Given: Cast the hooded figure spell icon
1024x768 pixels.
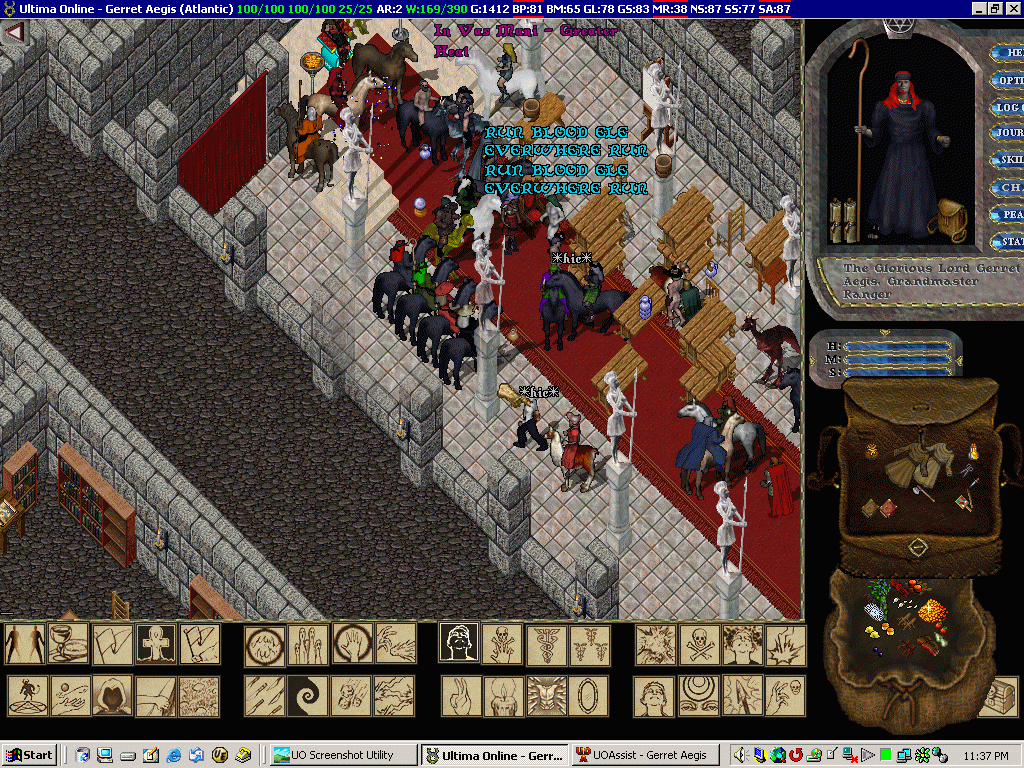Looking at the screenshot, I should pos(112,696).
